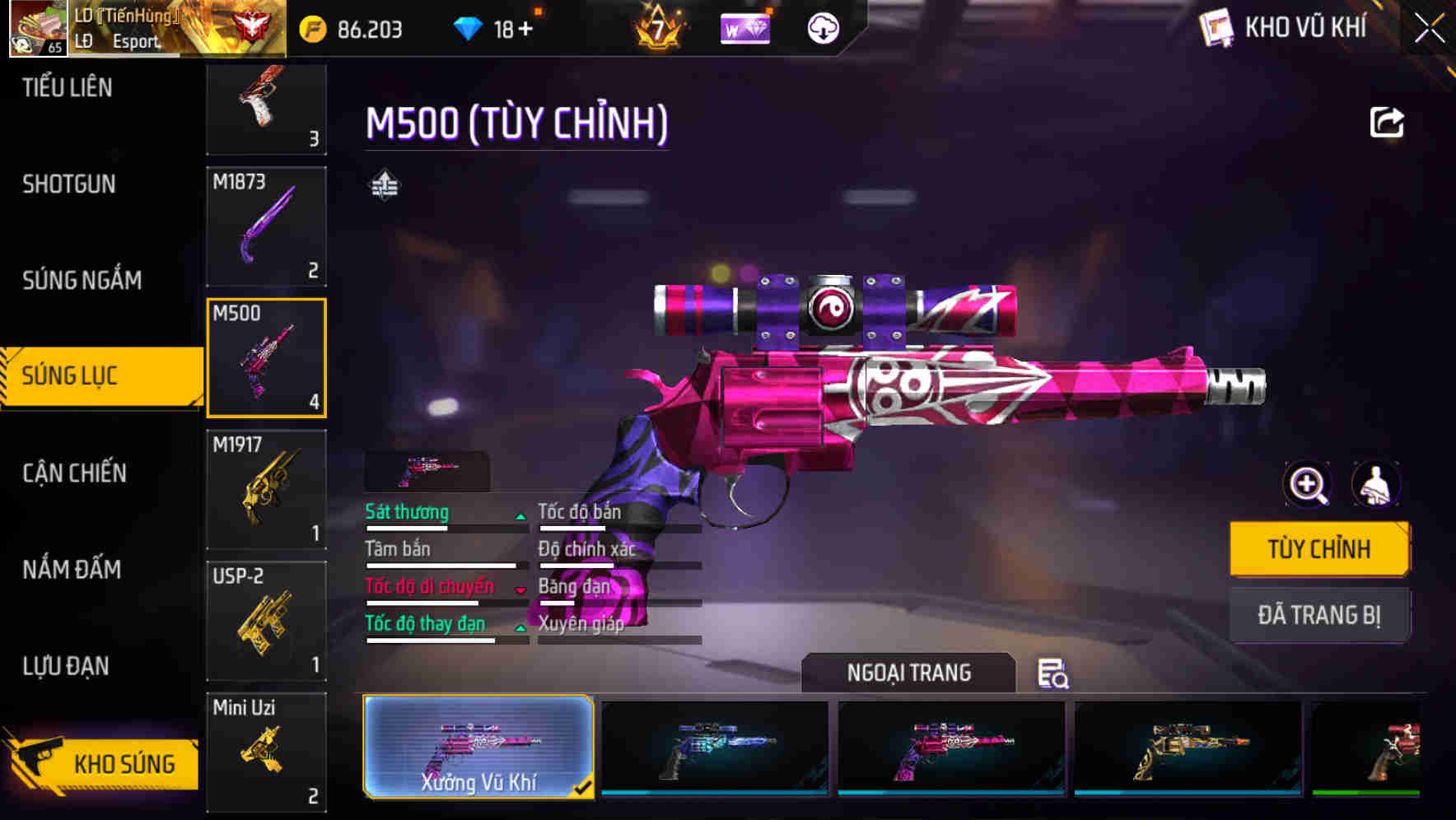Image resolution: width=1456 pixels, height=820 pixels.
Task: Switch to the SHOTGUN category tab
Action: pyautogui.click(x=68, y=184)
